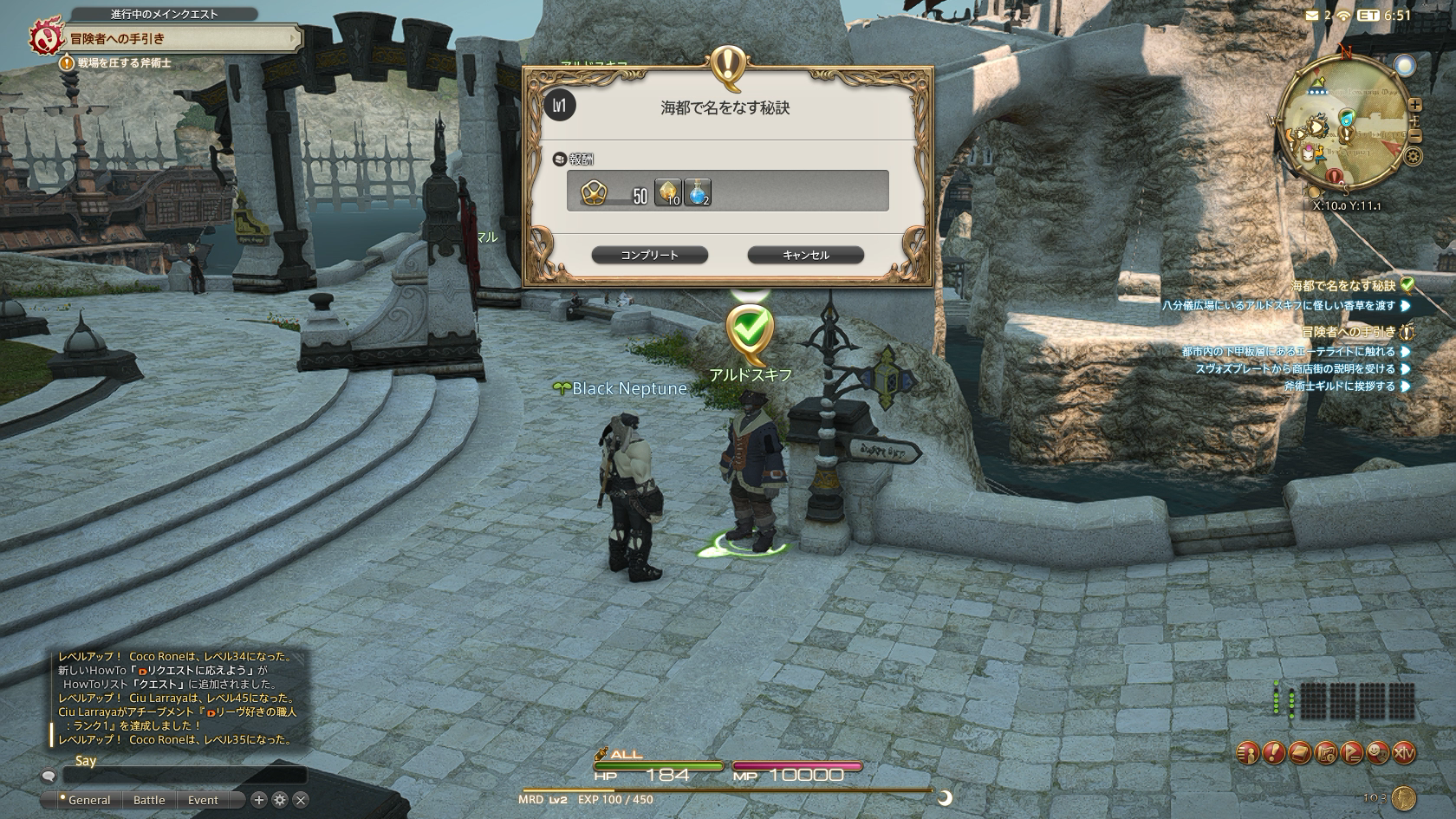The height and width of the screenshot is (819, 1456).
Task: Open the emote faces social menu icon
Action: 1377,753
